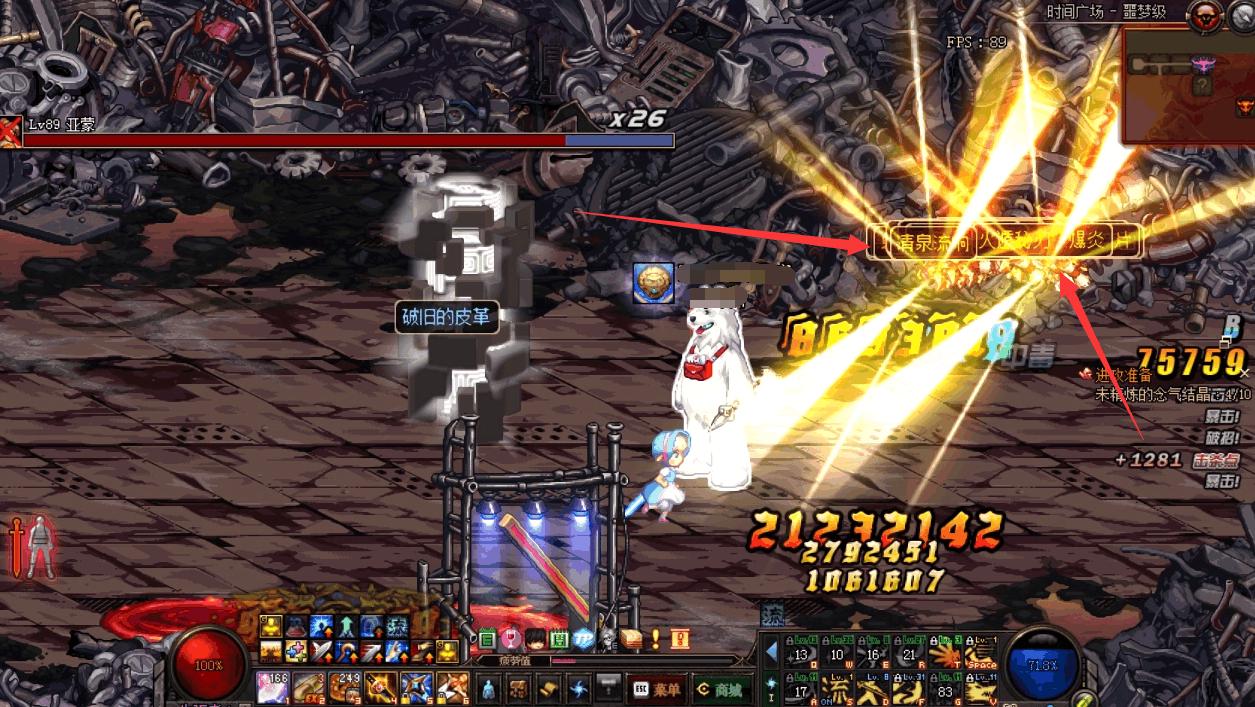Open the ESC 菜单 menu button
1255x707 pixels.
tap(658, 689)
